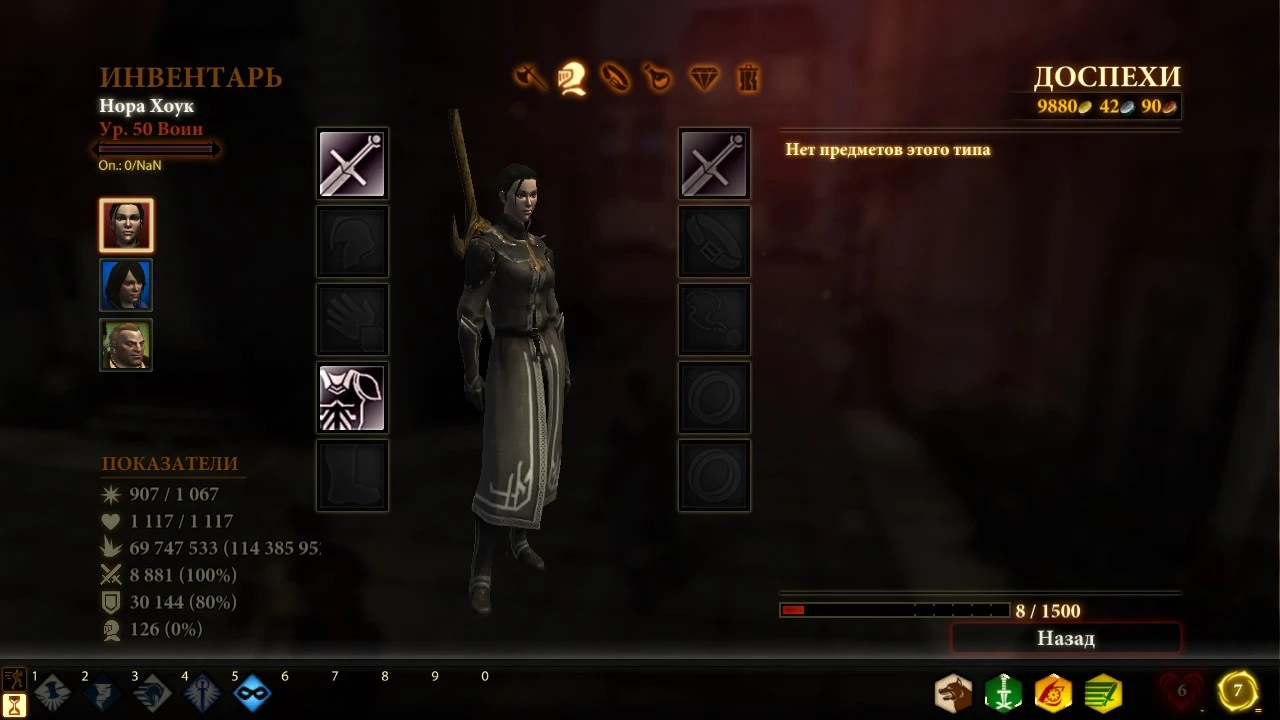This screenshot has width=1280, height=720.
Task: Click the blue mask icon in slot 5
Action: [252, 694]
